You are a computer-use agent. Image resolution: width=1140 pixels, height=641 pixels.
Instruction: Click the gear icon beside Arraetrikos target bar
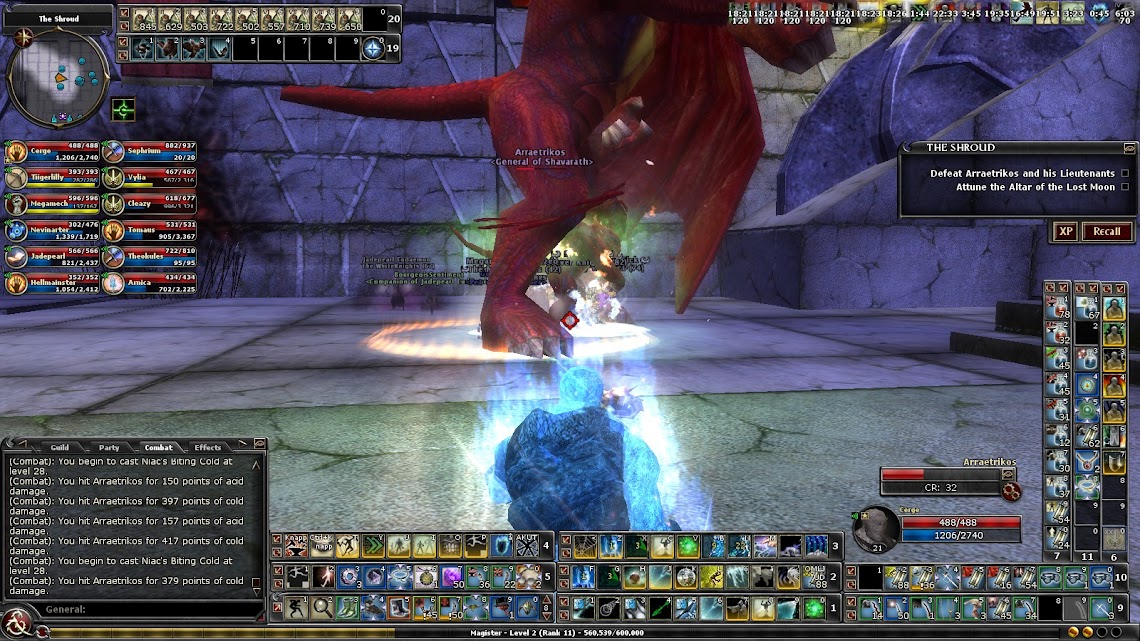point(1011,490)
